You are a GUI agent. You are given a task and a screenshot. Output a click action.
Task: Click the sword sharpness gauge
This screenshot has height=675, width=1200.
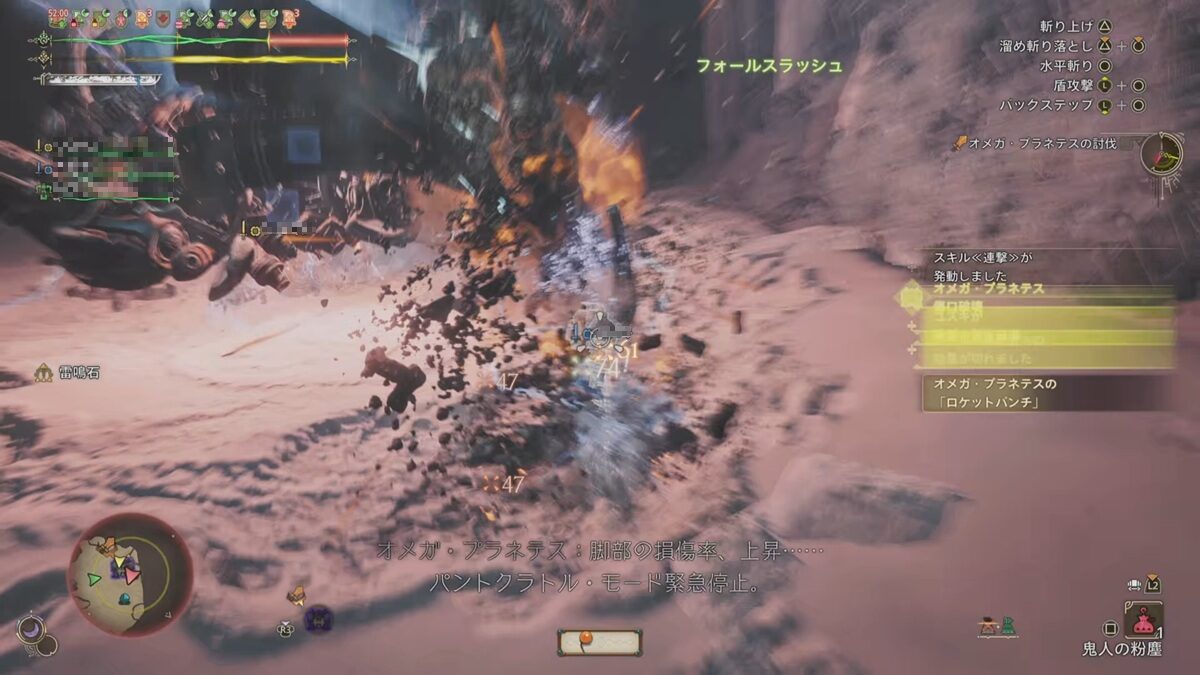(x=100, y=80)
